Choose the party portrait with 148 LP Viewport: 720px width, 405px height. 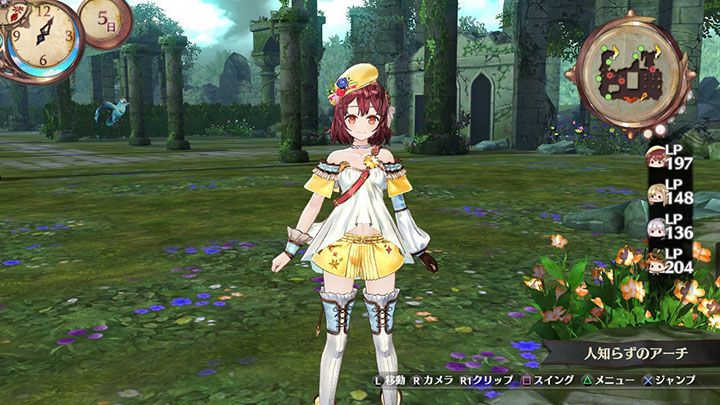(656, 191)
